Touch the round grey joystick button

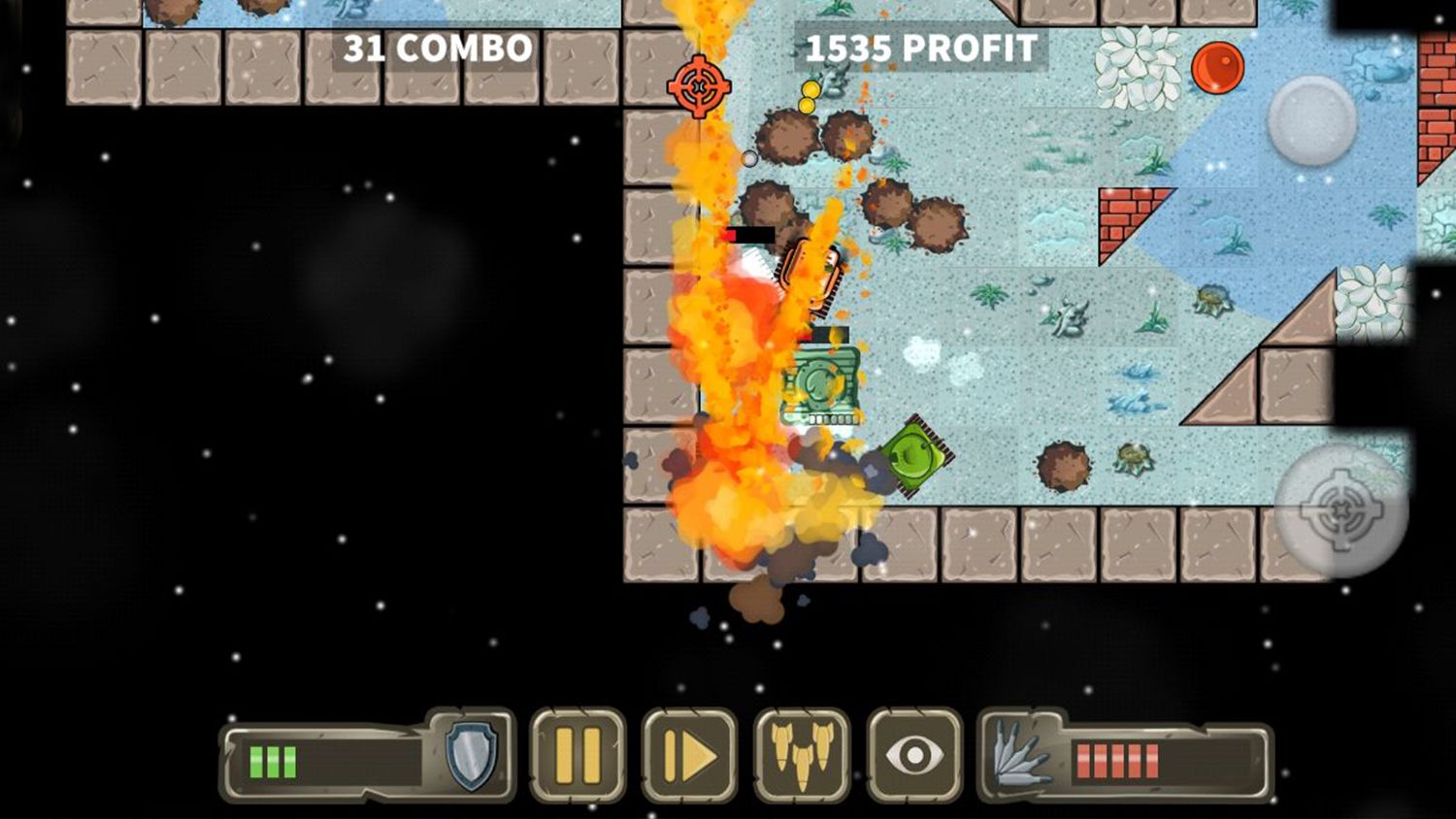[x=1311, y=120]
